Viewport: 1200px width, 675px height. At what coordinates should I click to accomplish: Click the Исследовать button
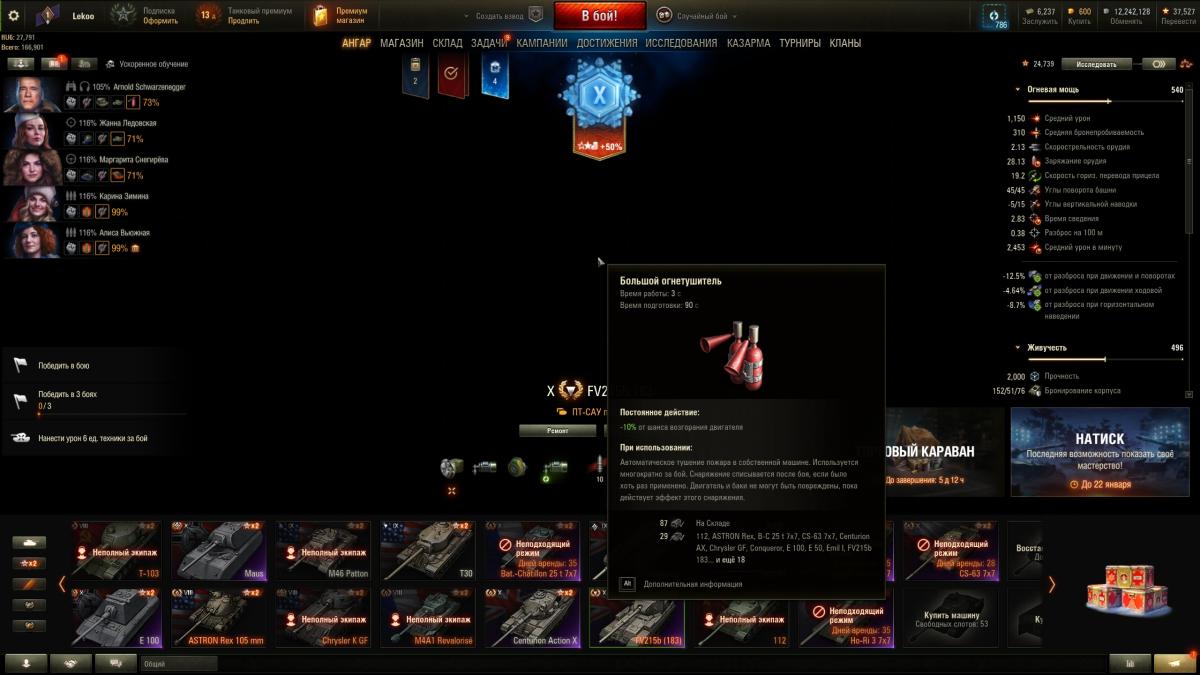1096,64
